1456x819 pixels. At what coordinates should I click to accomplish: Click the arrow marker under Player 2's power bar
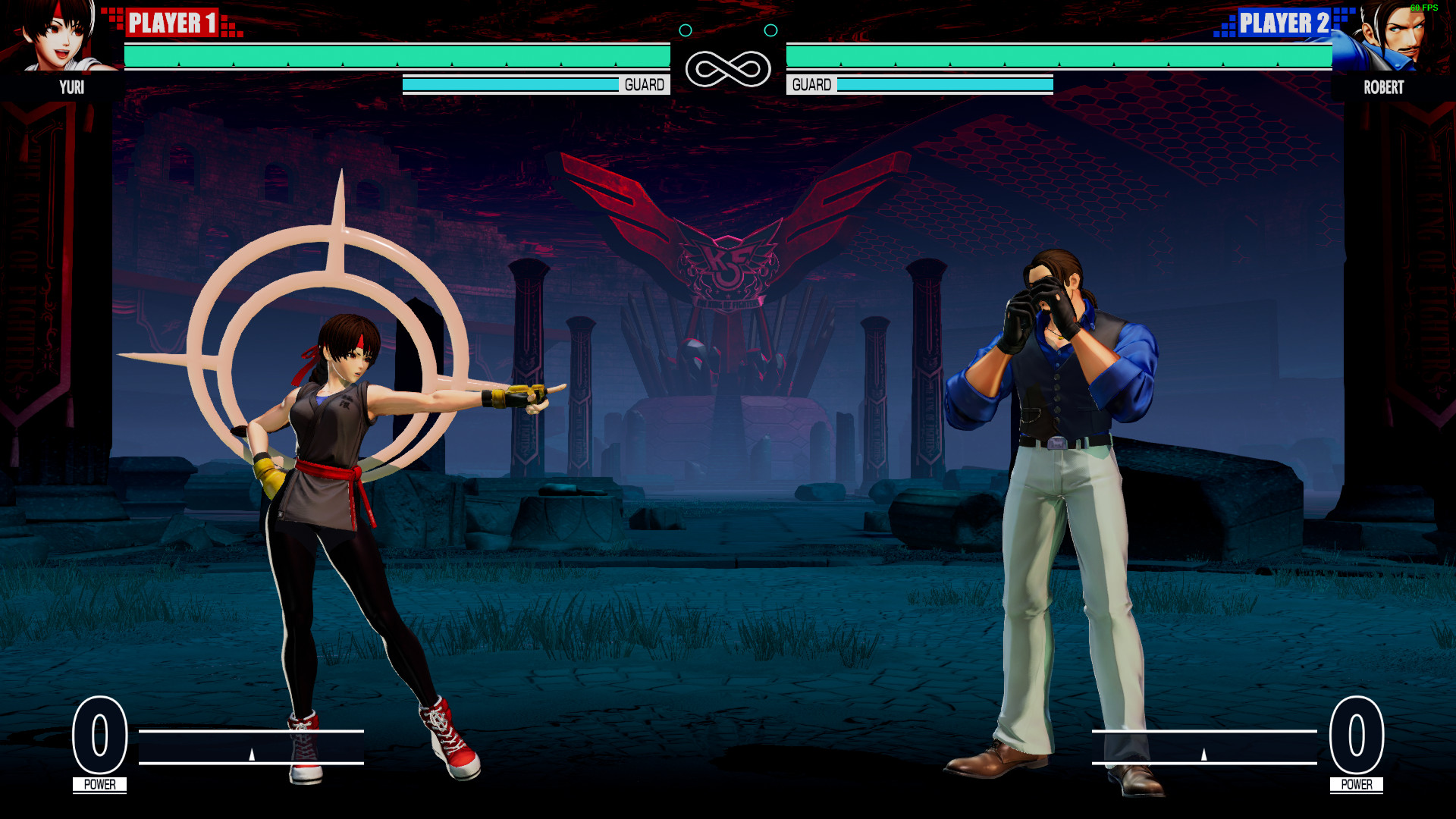pyautogui.click(x=1204, y=756)
